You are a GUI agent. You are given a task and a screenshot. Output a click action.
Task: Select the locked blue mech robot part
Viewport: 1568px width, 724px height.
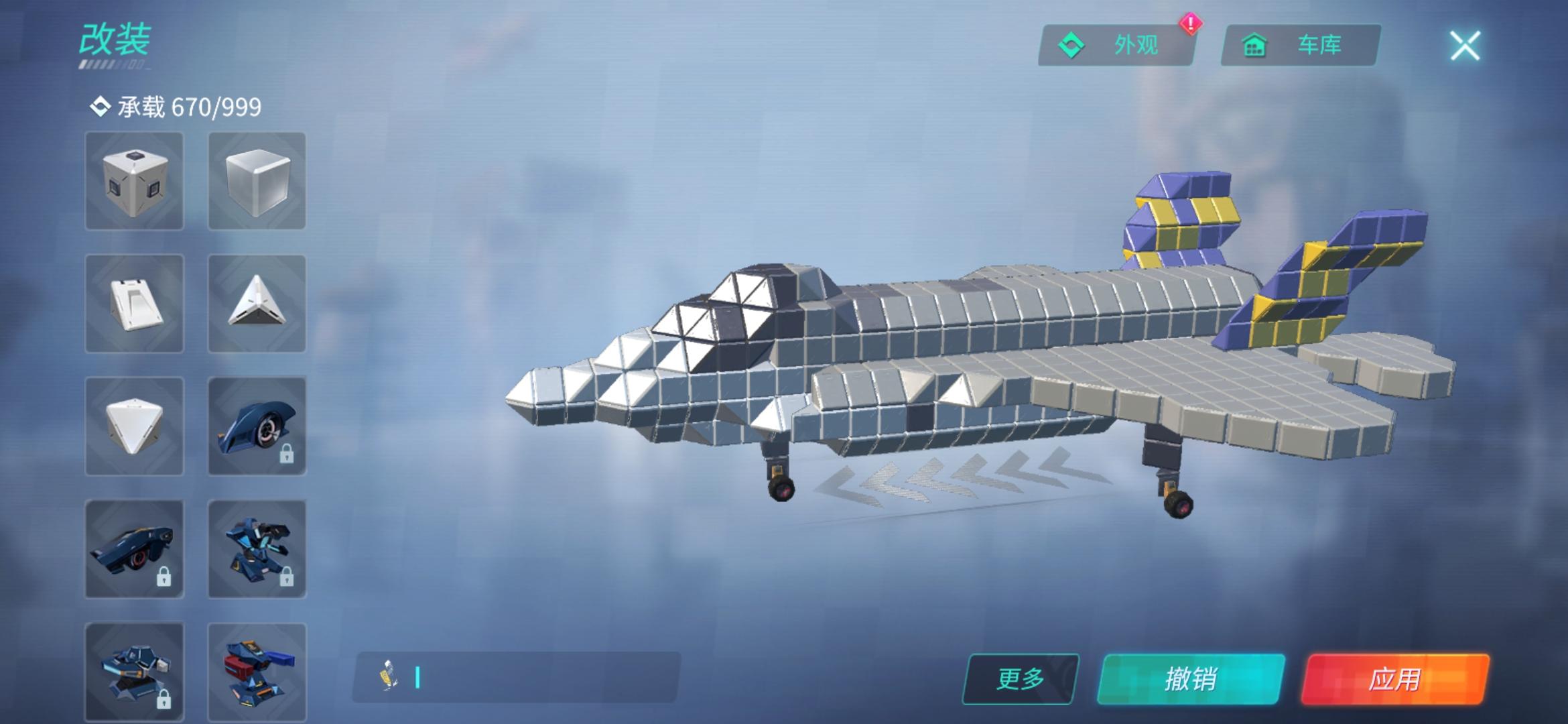click(257, 549)
